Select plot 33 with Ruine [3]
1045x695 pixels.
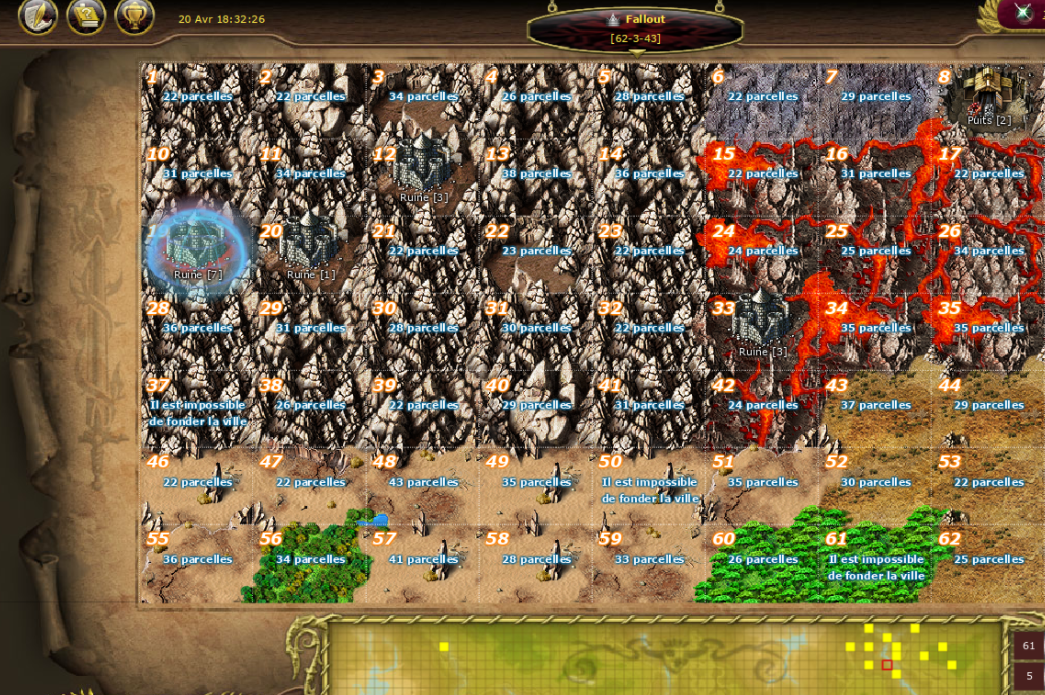[762, 326]
